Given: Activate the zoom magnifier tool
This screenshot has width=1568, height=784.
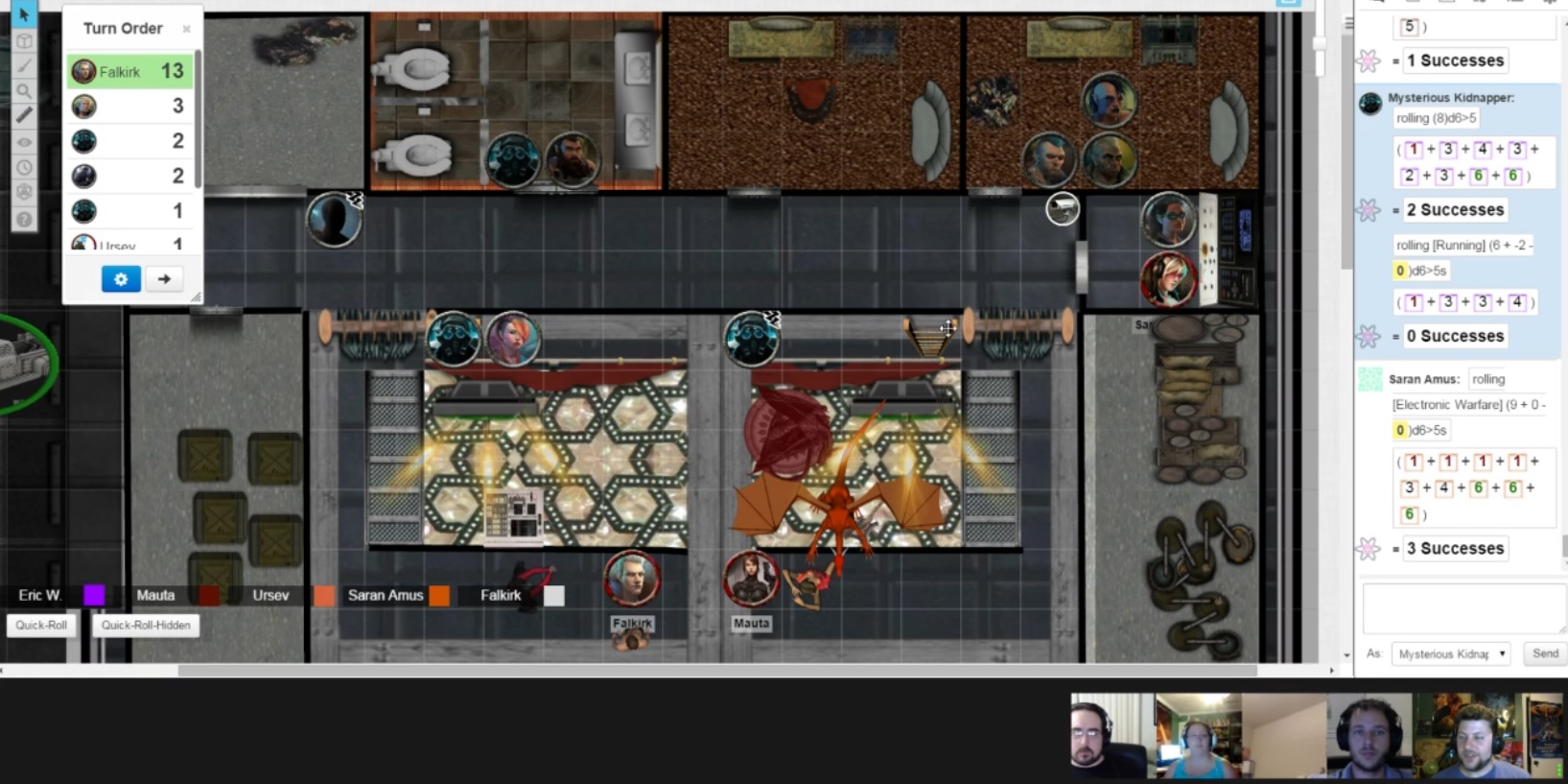Looking at the screenshot, I should pos(25,90).
